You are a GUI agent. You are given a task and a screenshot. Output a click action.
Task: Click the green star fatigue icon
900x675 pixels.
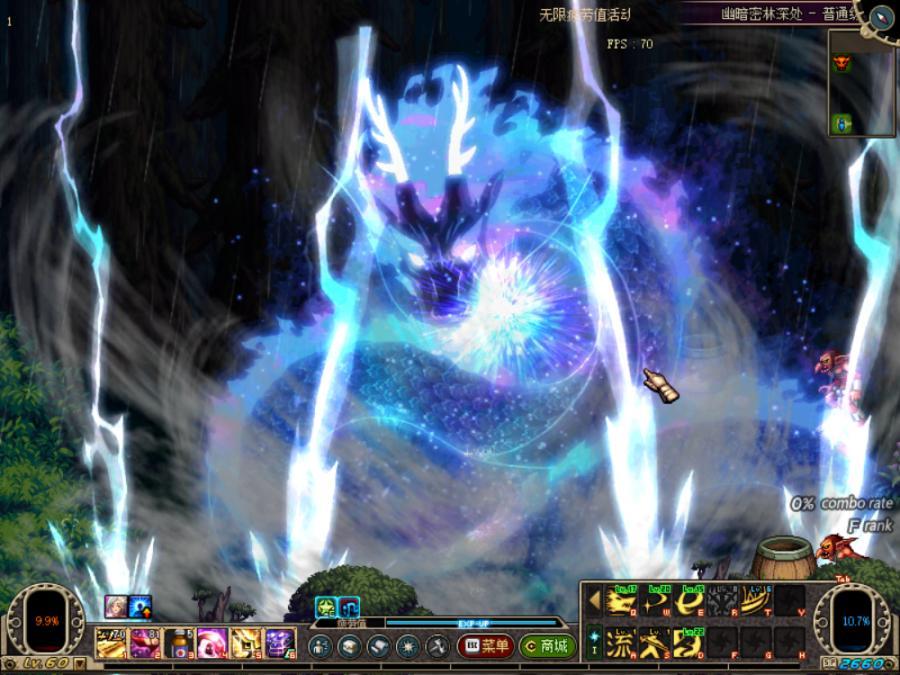click(x=327, y=606)
